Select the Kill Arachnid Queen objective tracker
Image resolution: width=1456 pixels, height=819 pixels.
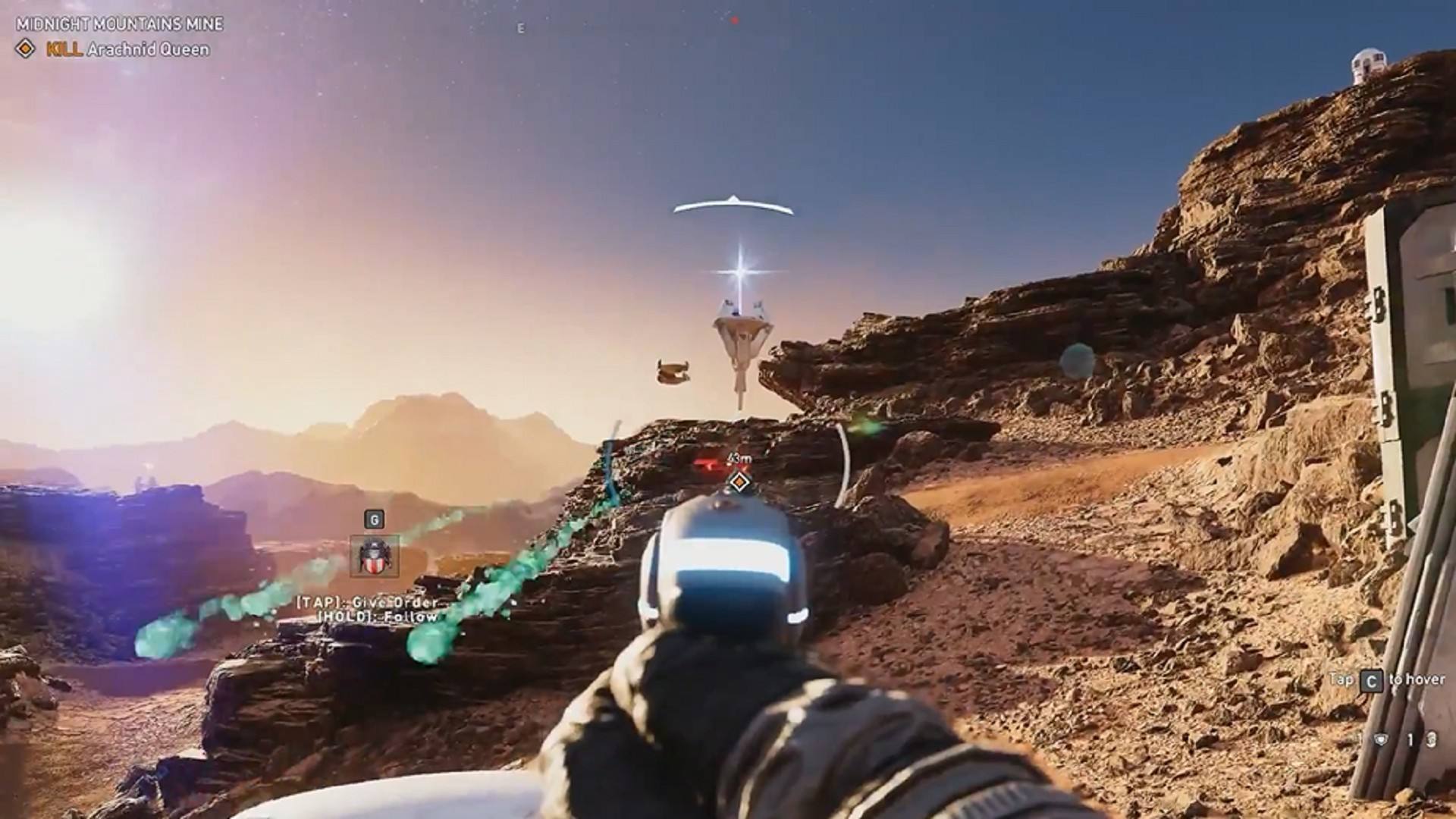click(114, 50)
